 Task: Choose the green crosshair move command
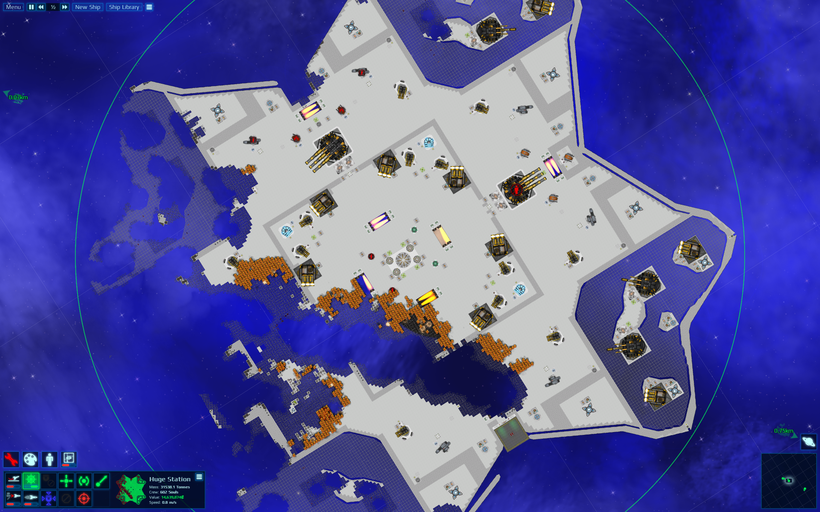[66, 481]
